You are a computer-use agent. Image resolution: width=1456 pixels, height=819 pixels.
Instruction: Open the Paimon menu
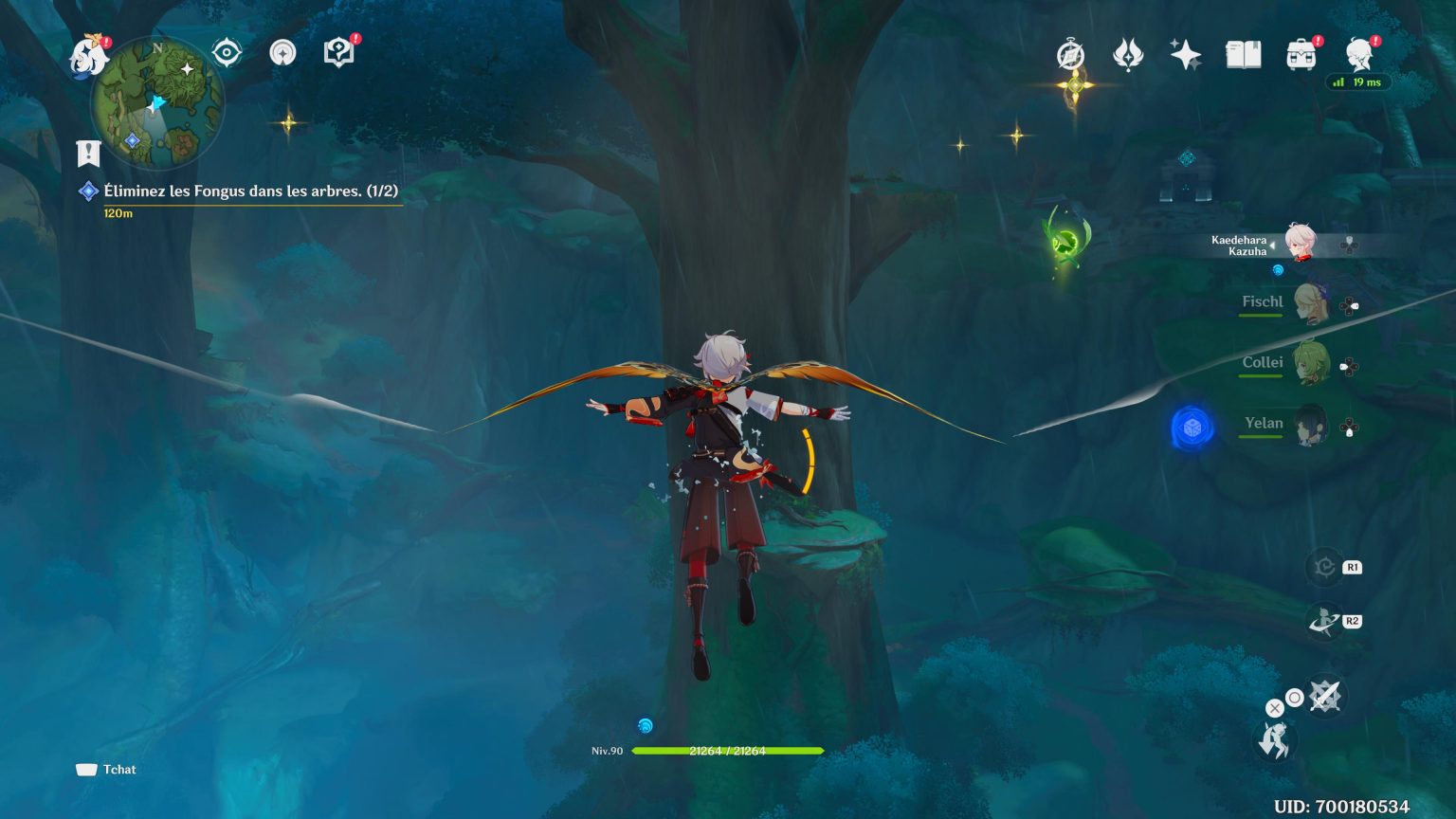(x=89, y=57)
